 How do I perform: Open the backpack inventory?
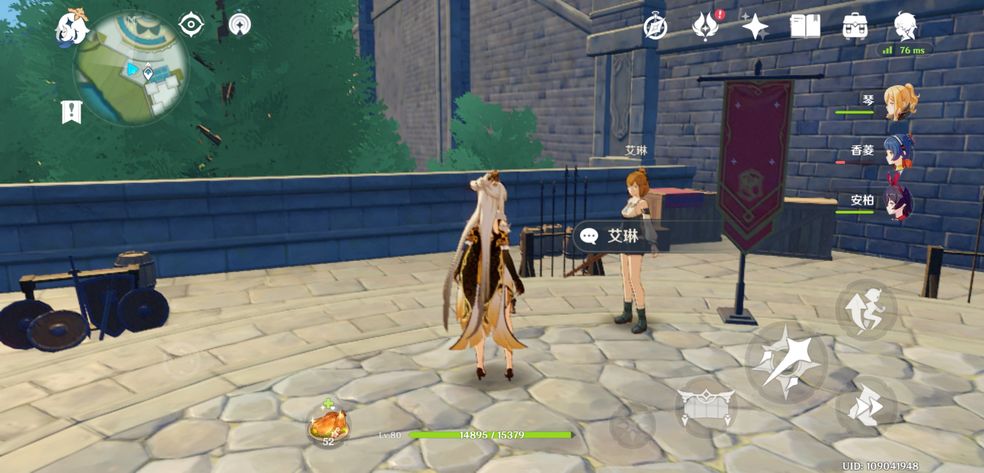click(x=855, y=26)
